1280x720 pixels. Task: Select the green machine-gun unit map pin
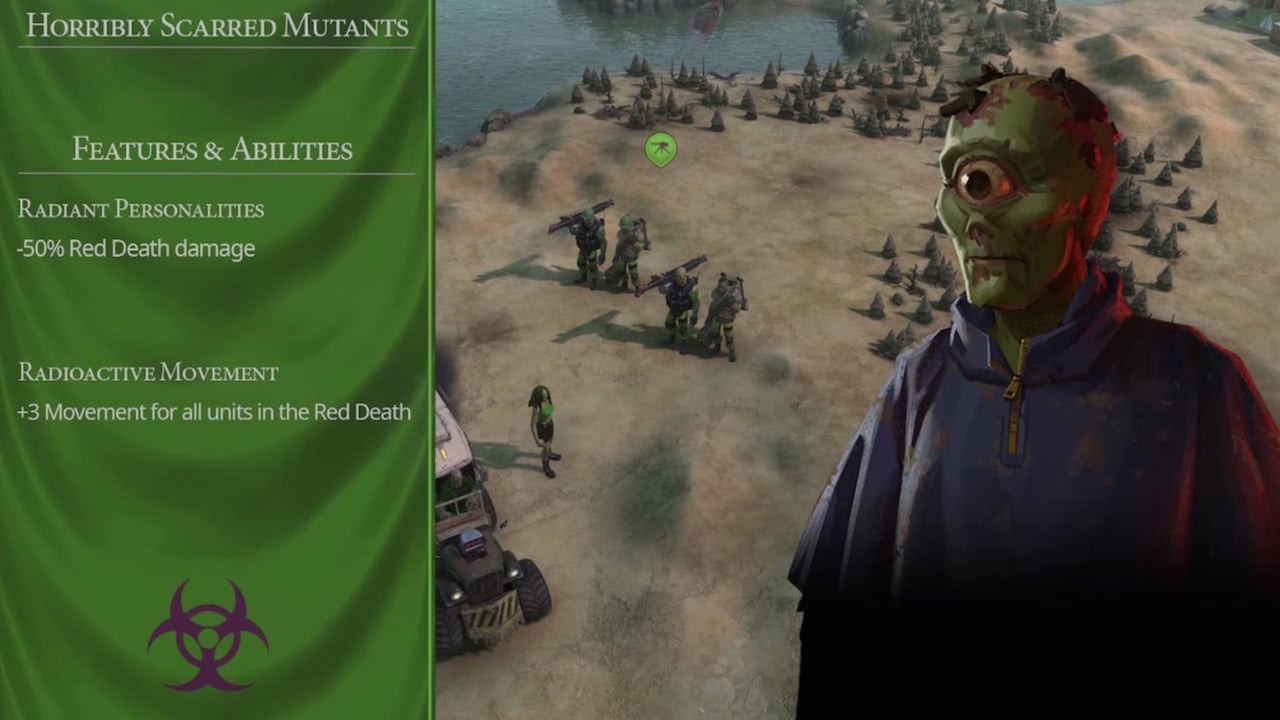click(x=660, y=146)
